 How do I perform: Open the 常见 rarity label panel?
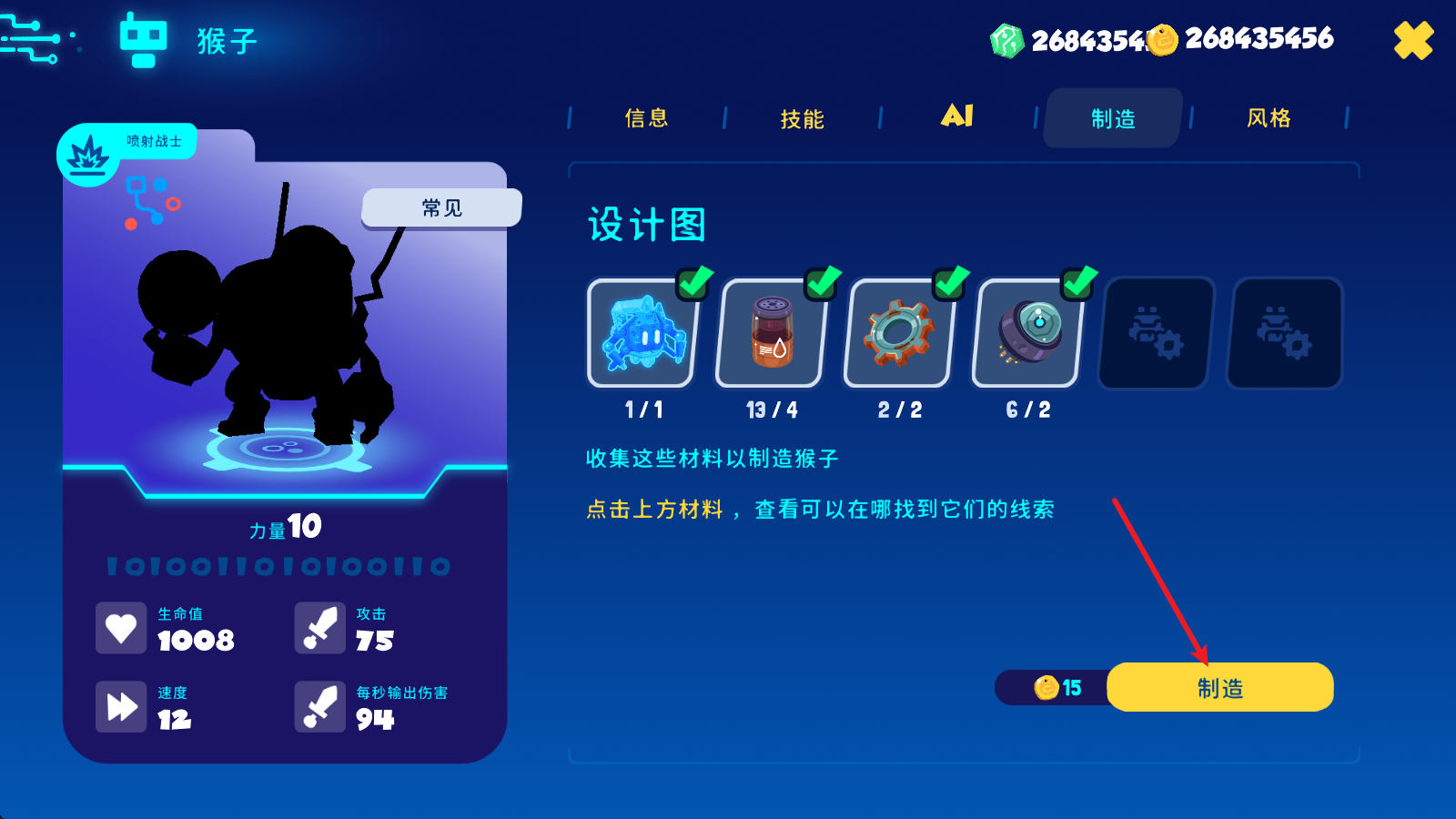pos(440,207)
